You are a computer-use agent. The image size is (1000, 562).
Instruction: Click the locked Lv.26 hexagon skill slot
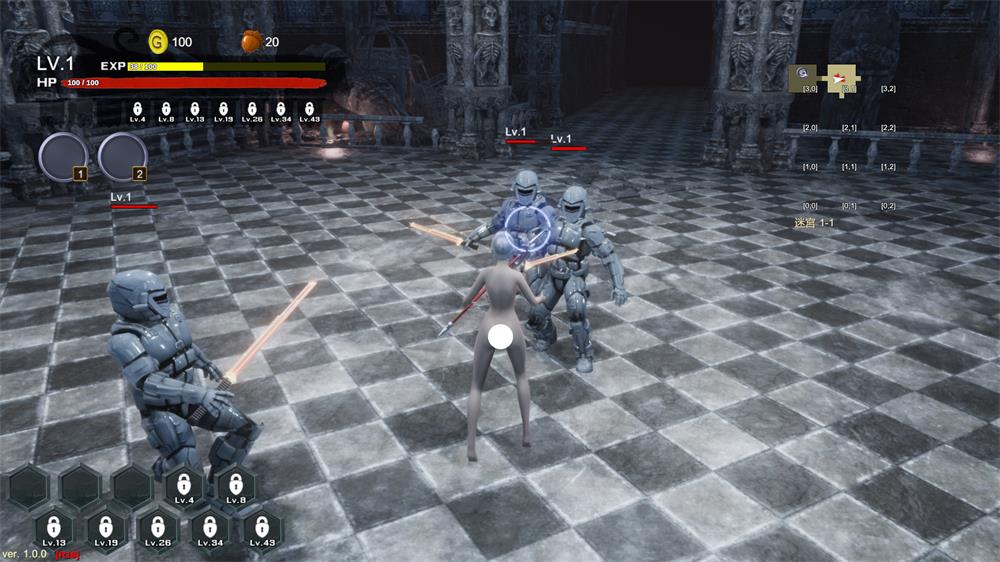[x=158, y=529]
